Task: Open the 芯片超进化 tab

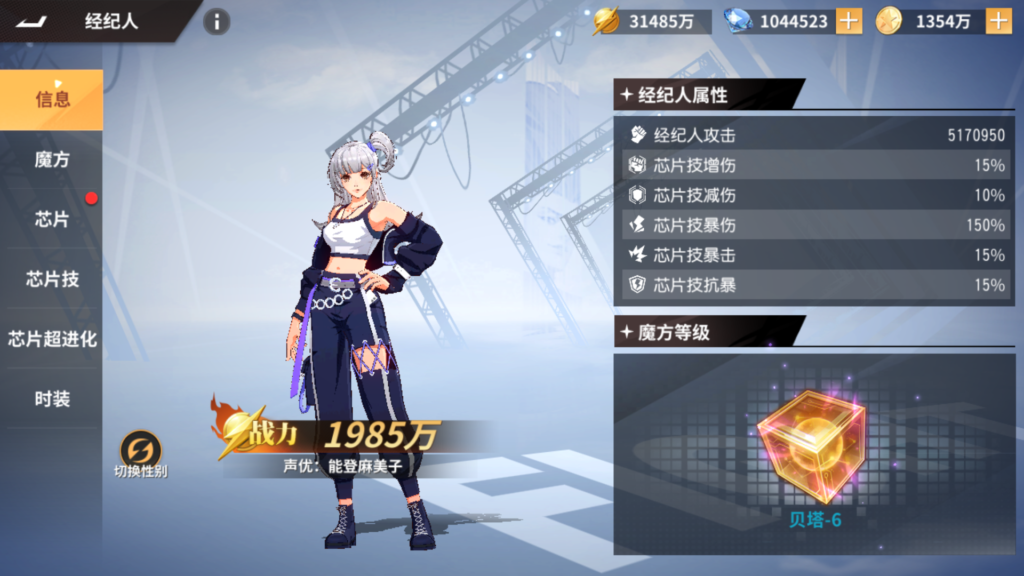Action: coord(52,339)
